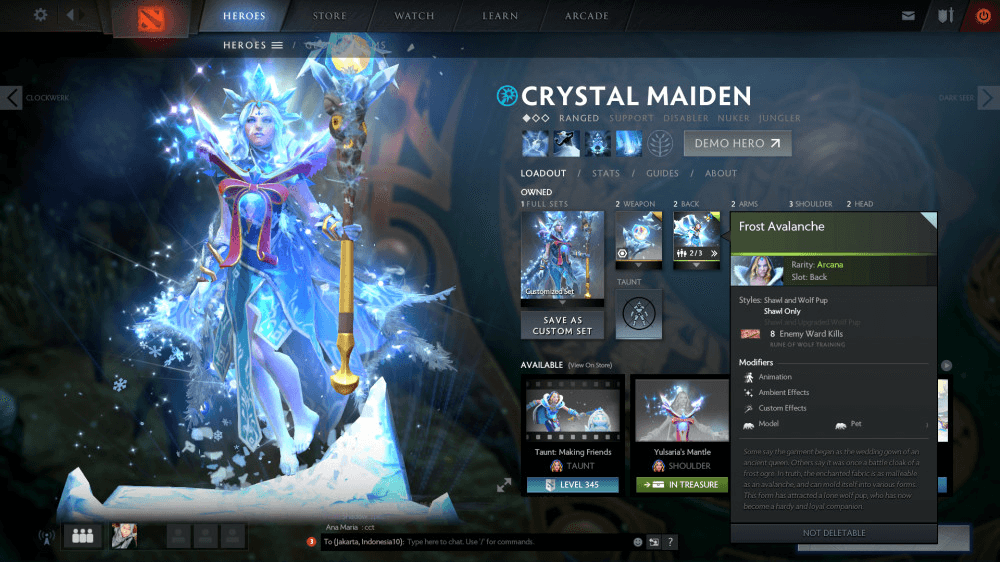Go to the Arcade tab
Viewport: 1000px width, 562px height.
coord(586,16)
